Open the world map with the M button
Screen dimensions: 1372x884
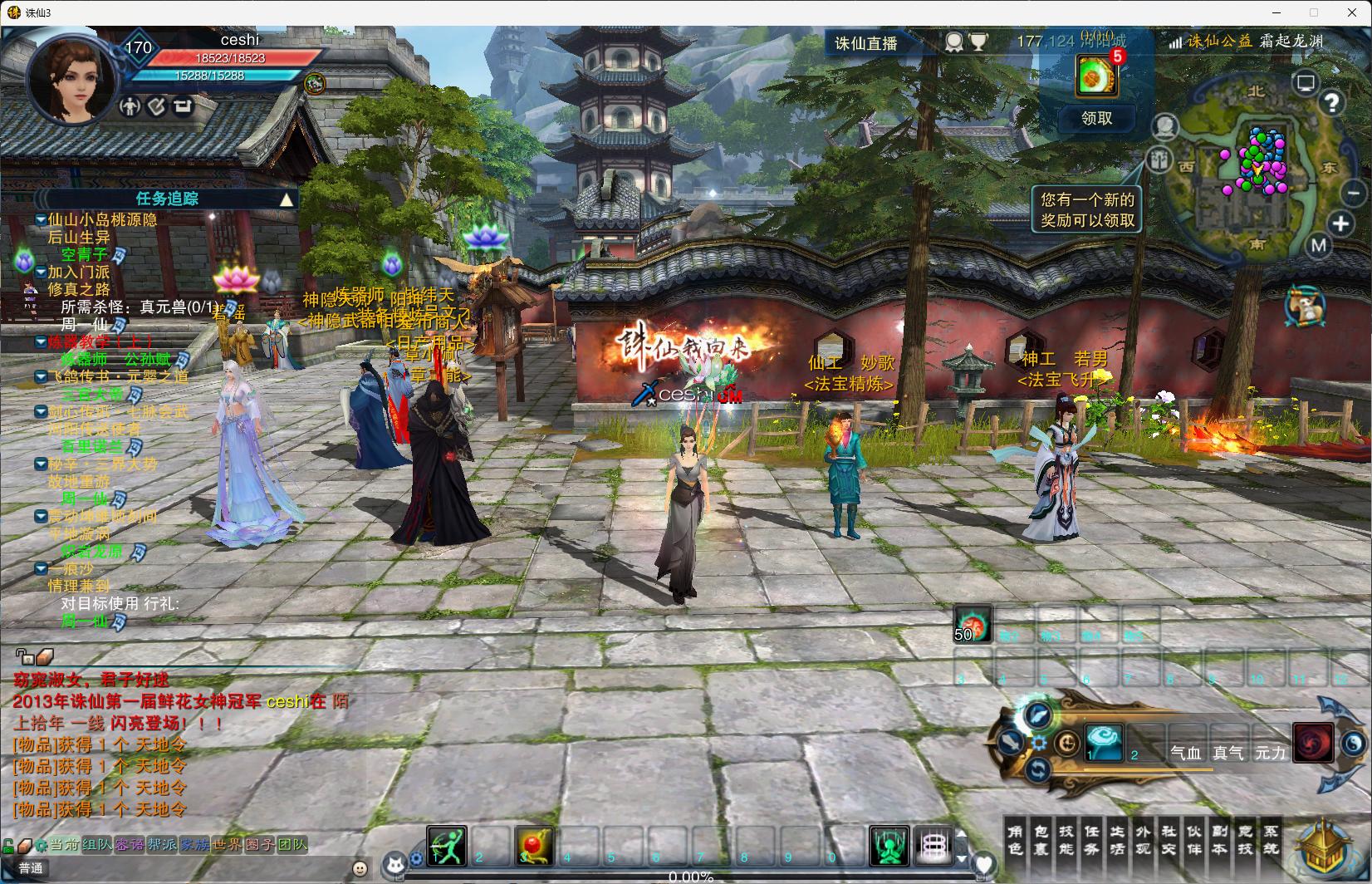(x=1318, y=245)
